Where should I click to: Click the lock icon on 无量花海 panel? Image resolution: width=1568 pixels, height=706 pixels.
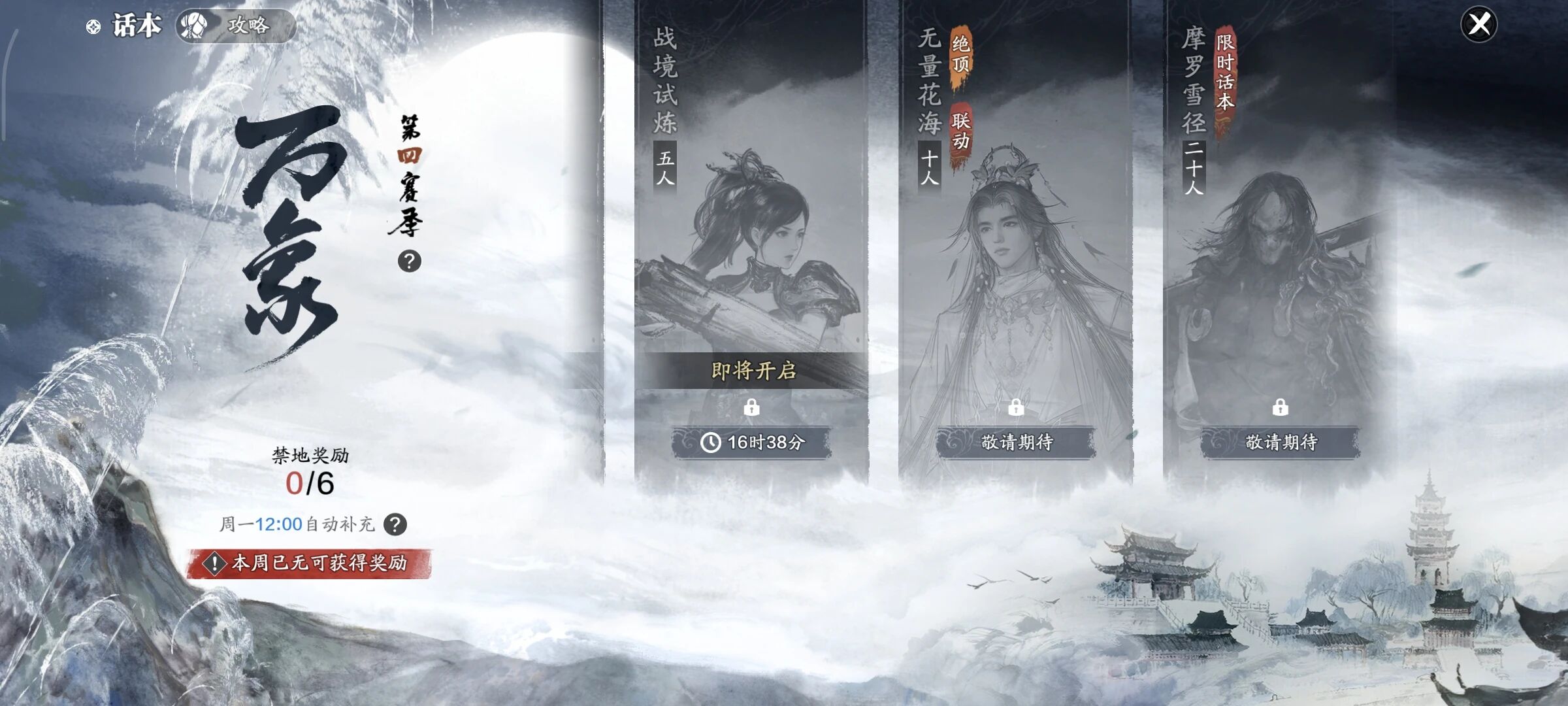point(1015,407)
